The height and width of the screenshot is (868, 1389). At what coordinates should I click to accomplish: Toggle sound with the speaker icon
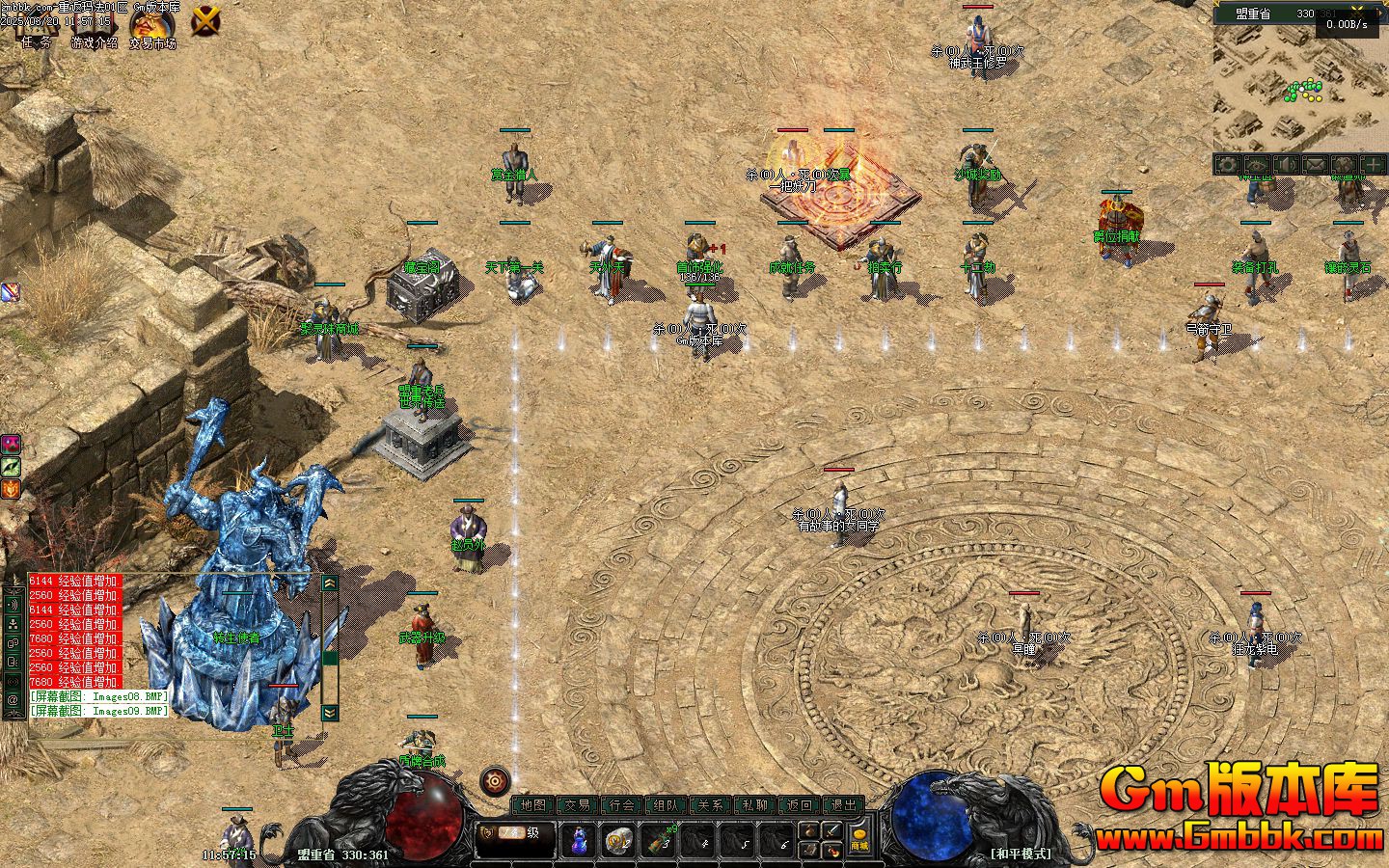[x=1285, y=165]
